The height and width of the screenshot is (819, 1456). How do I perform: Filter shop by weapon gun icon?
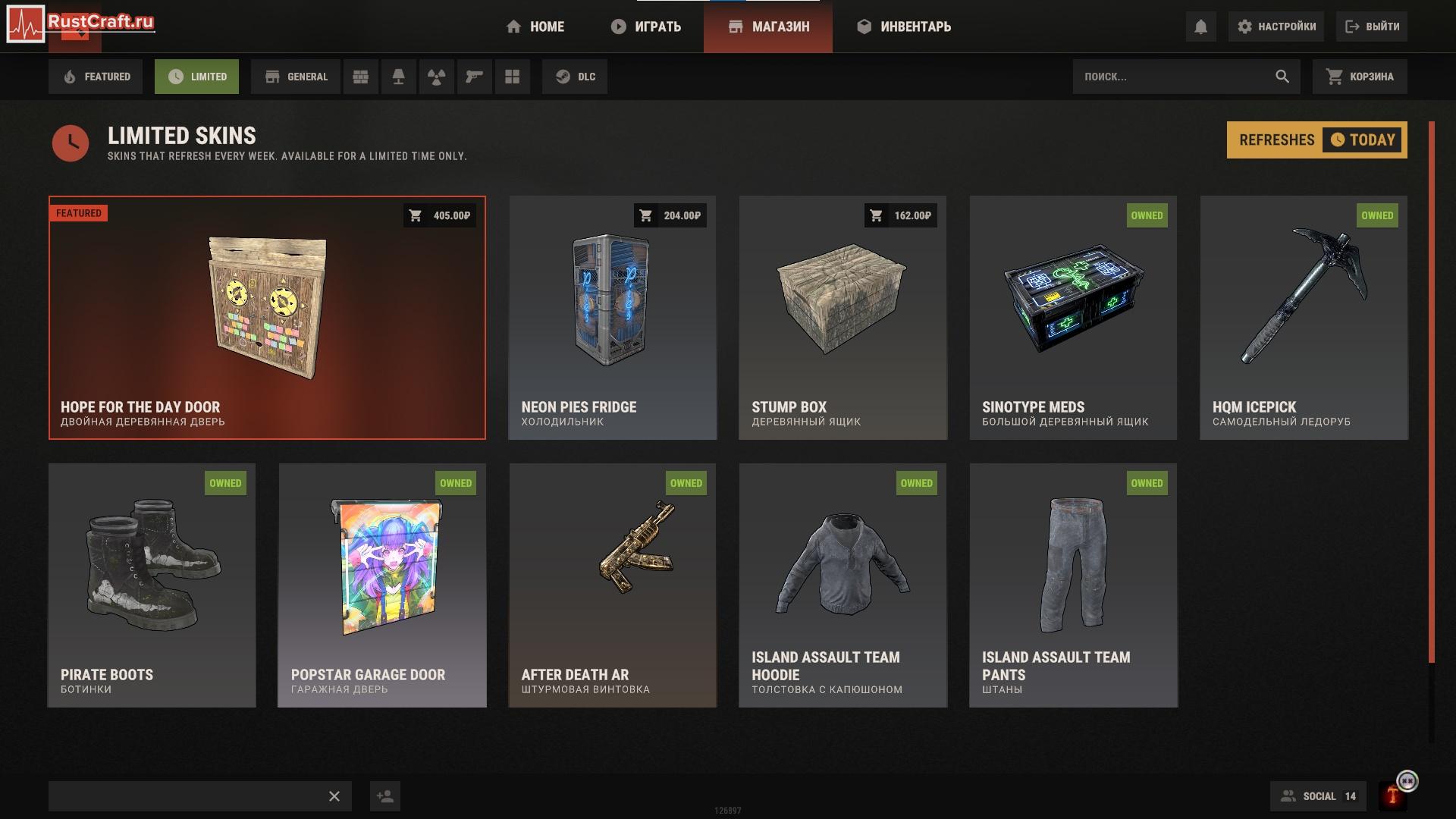tap(475, 77)
